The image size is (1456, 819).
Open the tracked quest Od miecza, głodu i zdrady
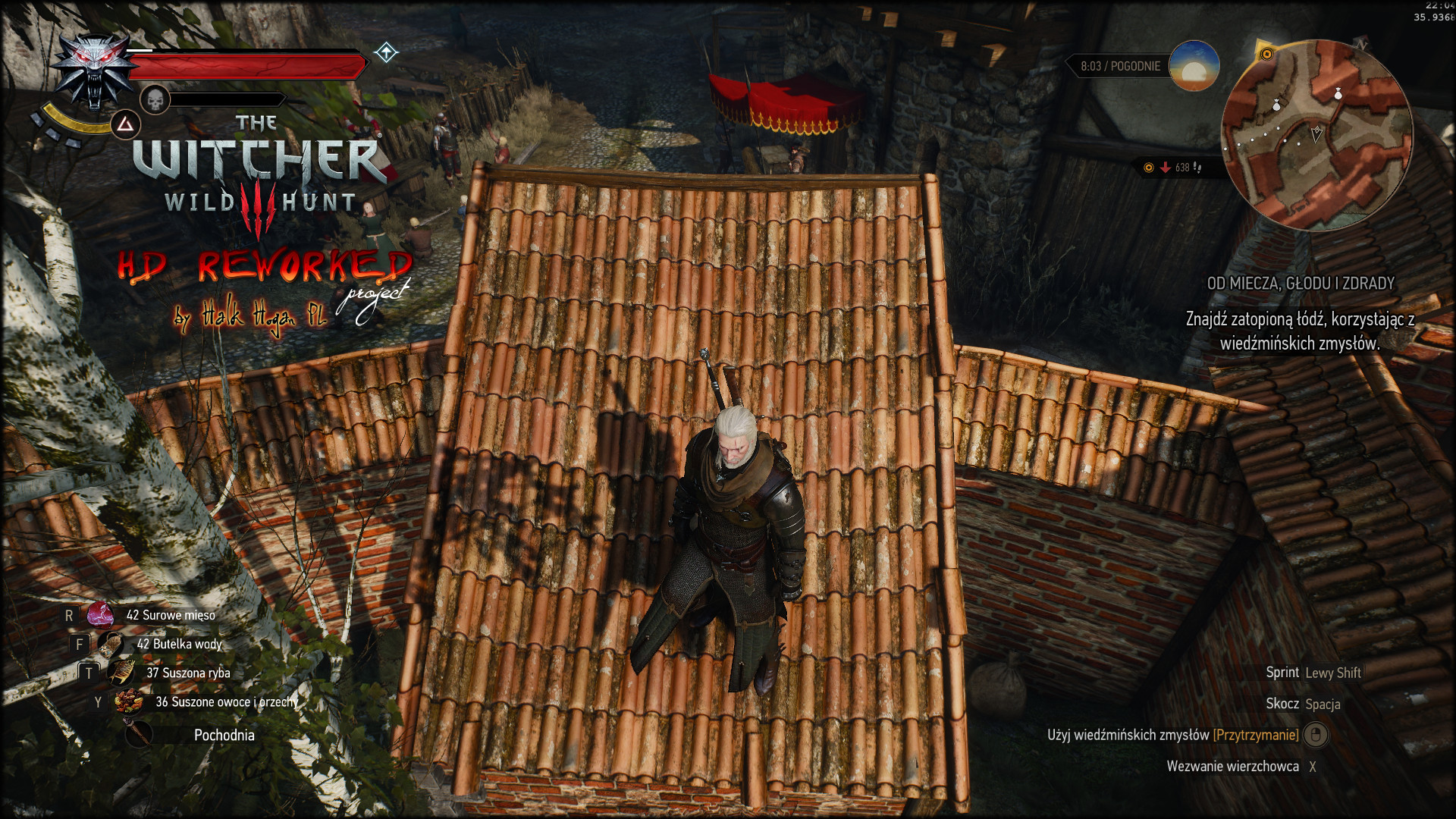(1301, 284)
